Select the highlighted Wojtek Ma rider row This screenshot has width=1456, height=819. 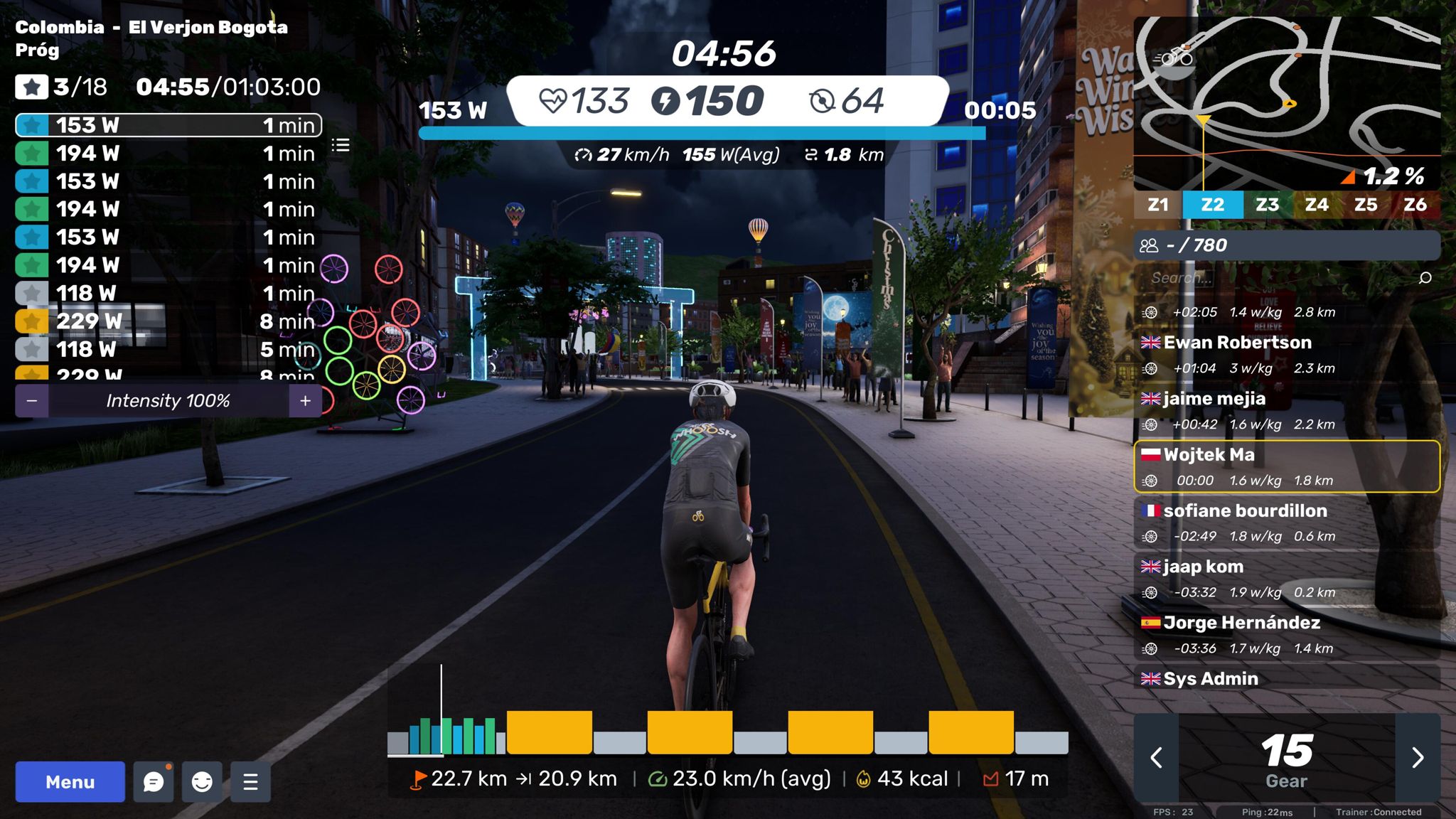[x=1287, y=466]
